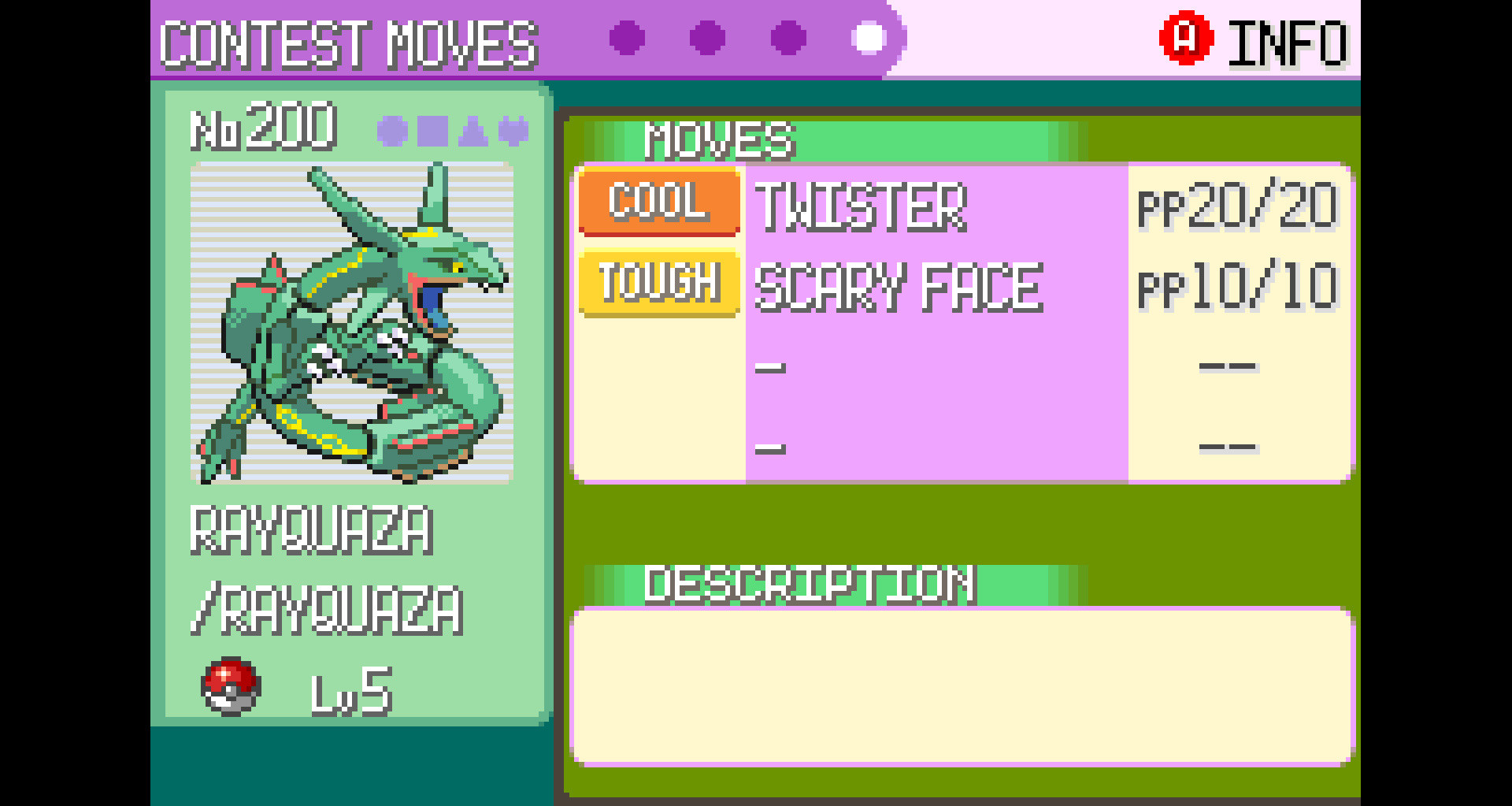Click the third purple page dot
Image resolution: width=1512 pixels, height=806 pixels.
tap(787, 36)
